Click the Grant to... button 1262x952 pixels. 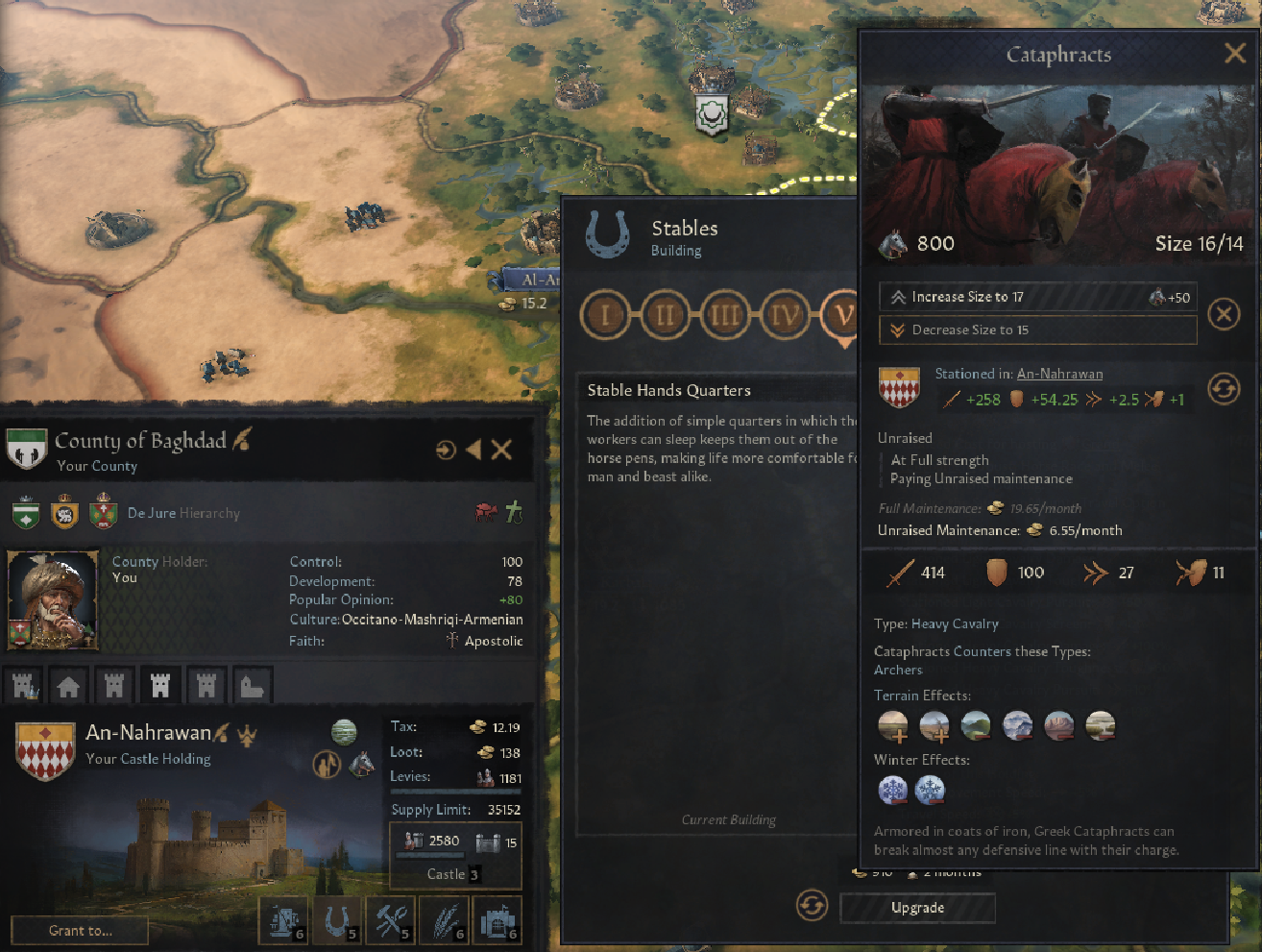pos(79,929)
